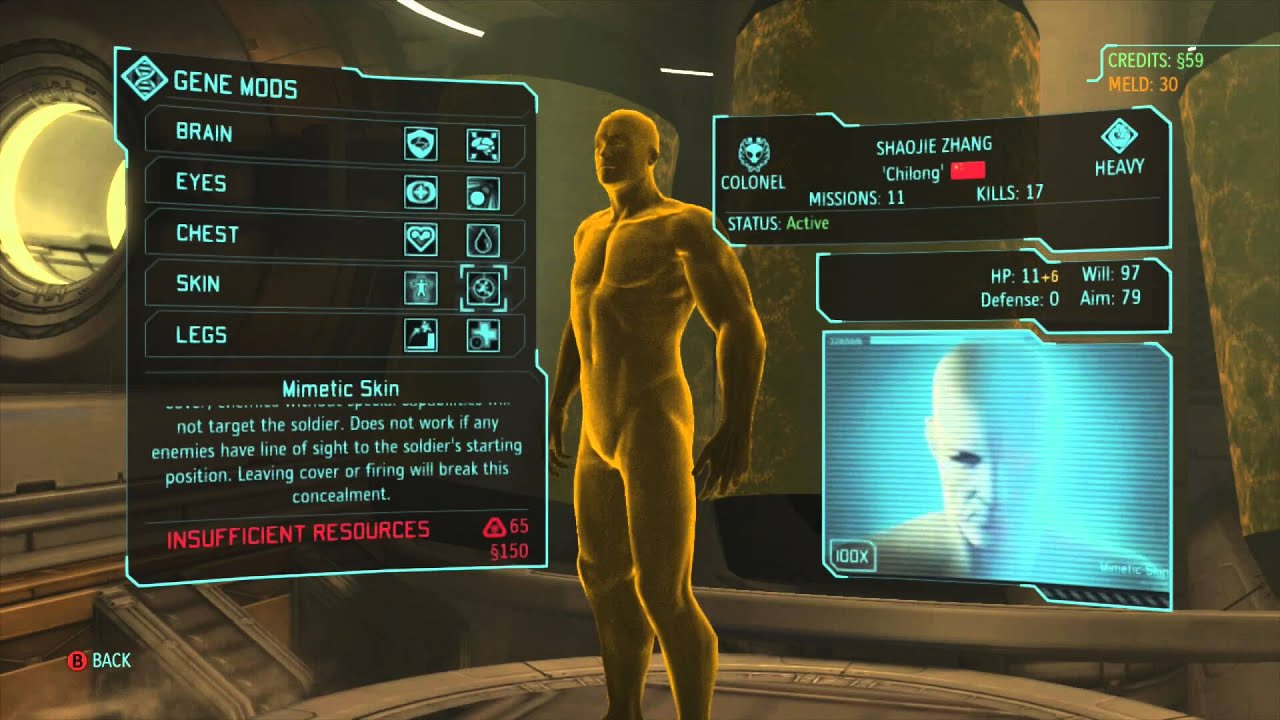Choose the heartbeat heart Chest mod
This screenshot has width=1280, height=720.
[x=420, y=240]
